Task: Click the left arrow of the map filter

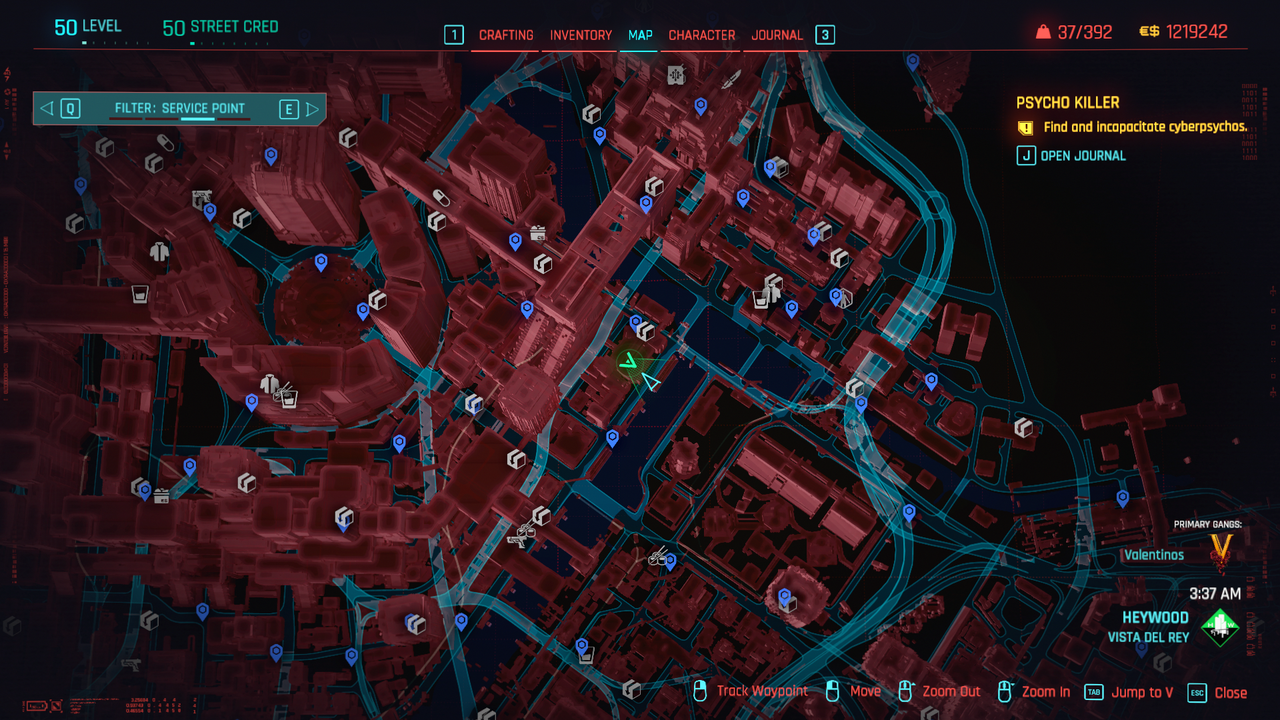Action: click(47, 108)
